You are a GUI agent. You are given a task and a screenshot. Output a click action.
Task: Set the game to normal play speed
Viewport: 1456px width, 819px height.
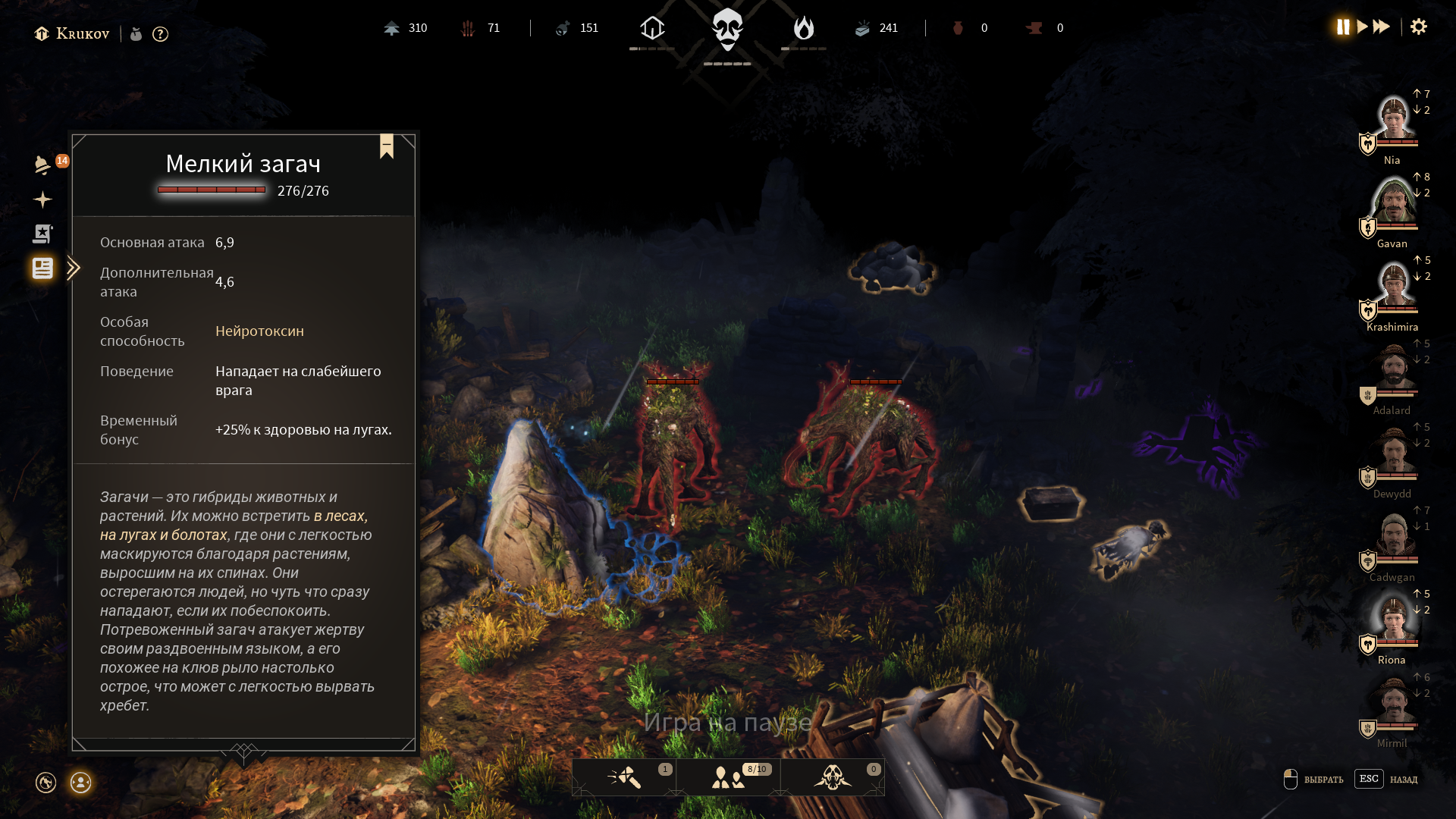coord(1362,27)
